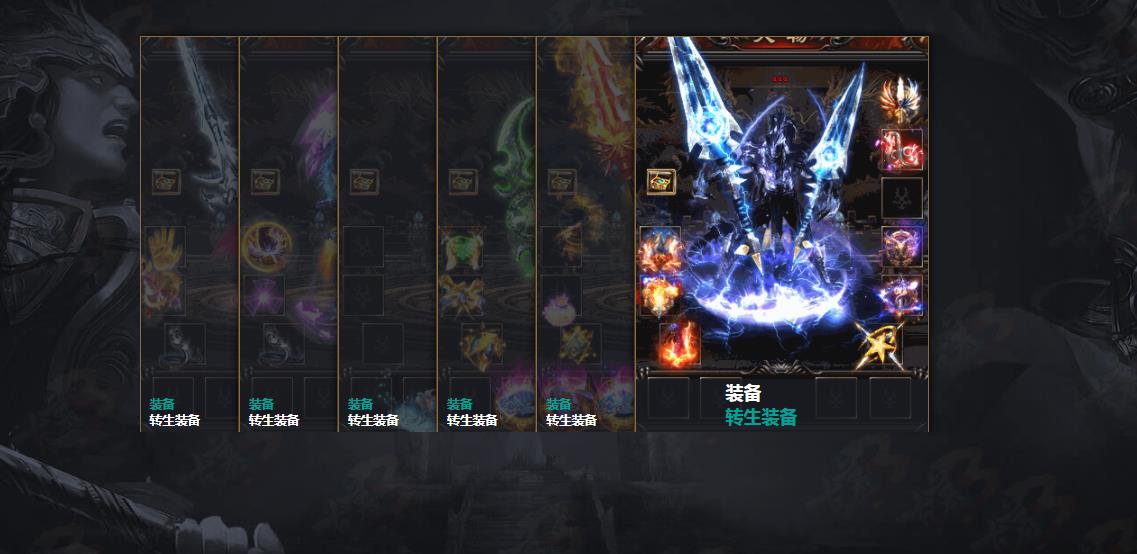Select the flaming sword equipment slot
1137x554 pixels.
(x=680, y=343)
